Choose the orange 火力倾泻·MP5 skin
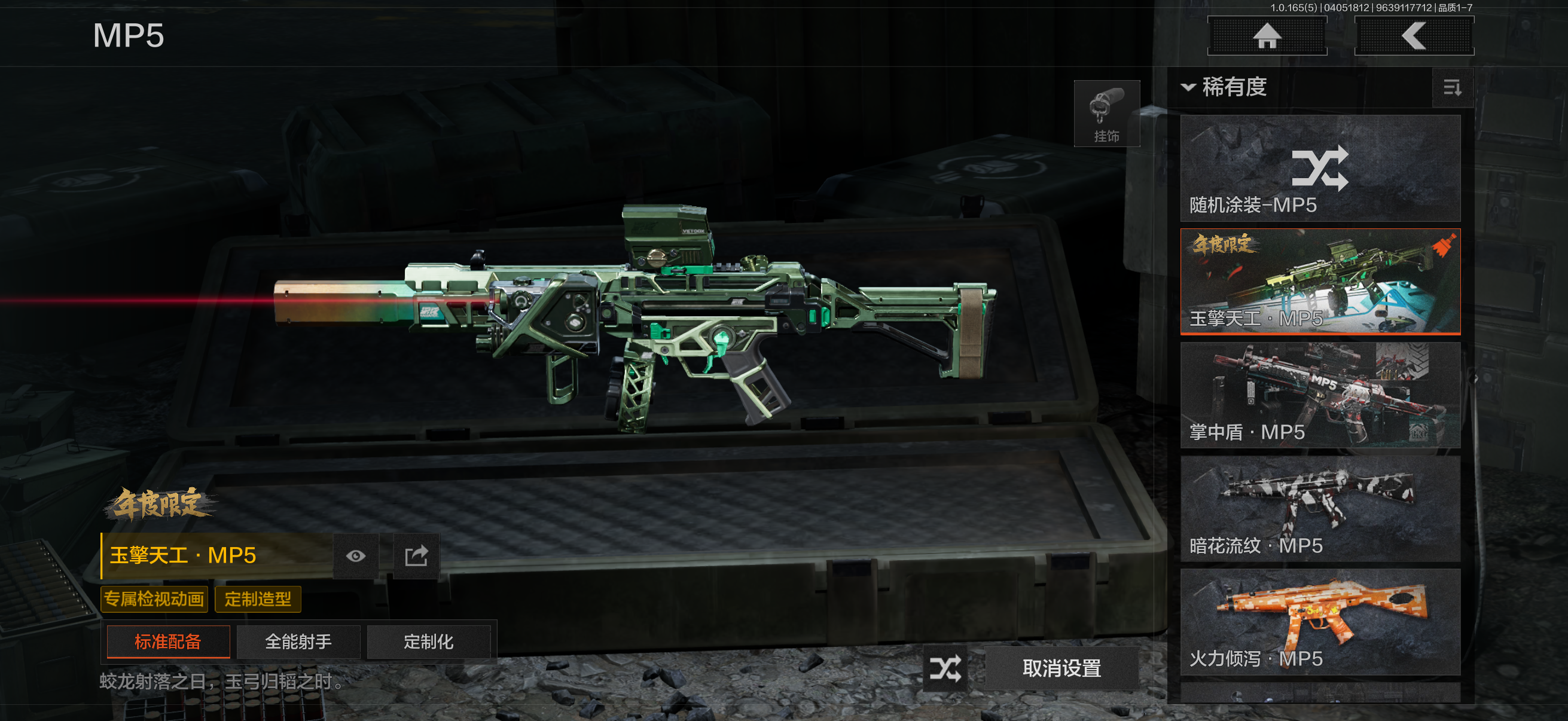Viewport: 1568px width, 721px height. tap(1320, 622)
